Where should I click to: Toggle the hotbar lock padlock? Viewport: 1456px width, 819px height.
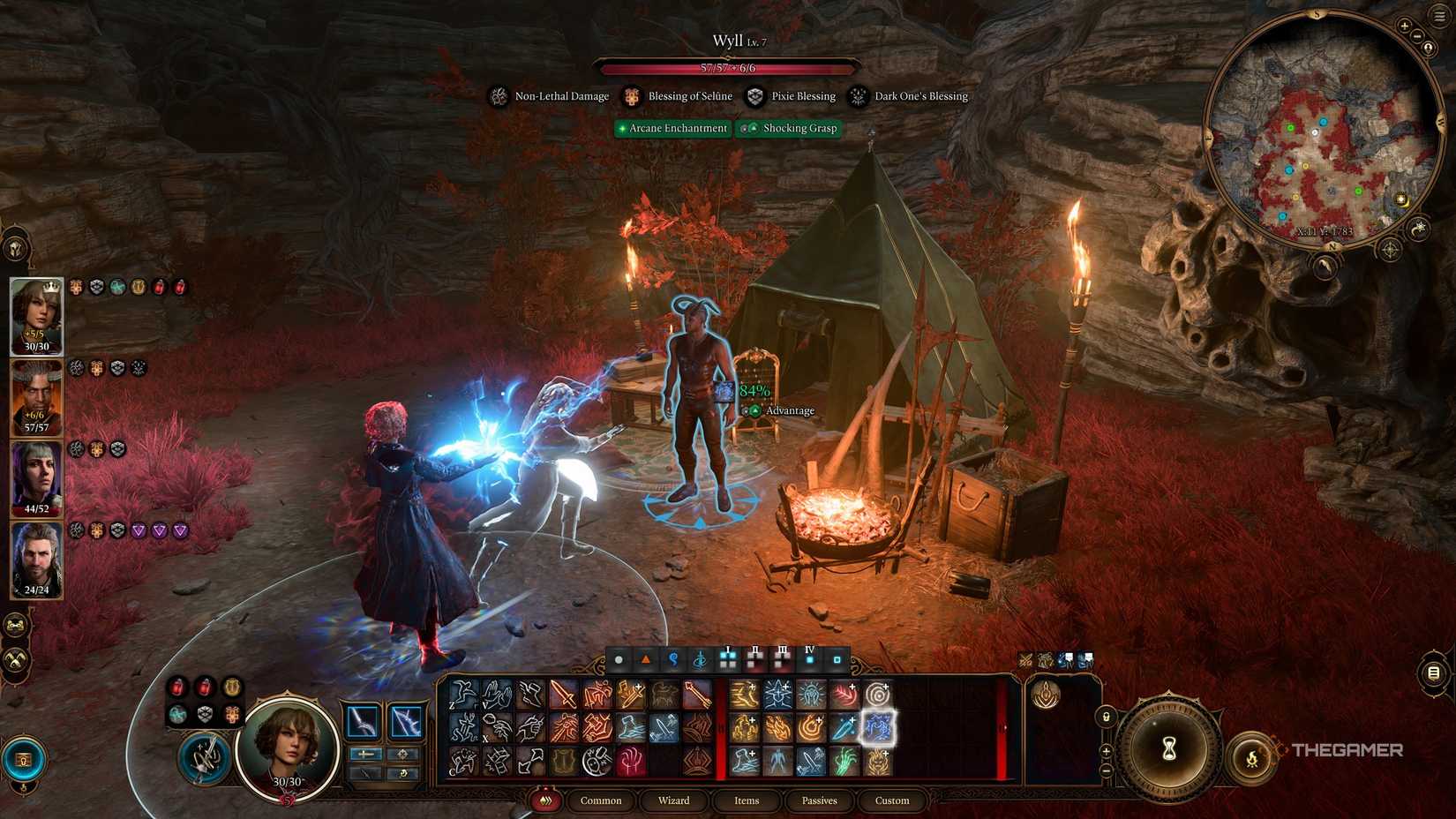pos(1106,717)
